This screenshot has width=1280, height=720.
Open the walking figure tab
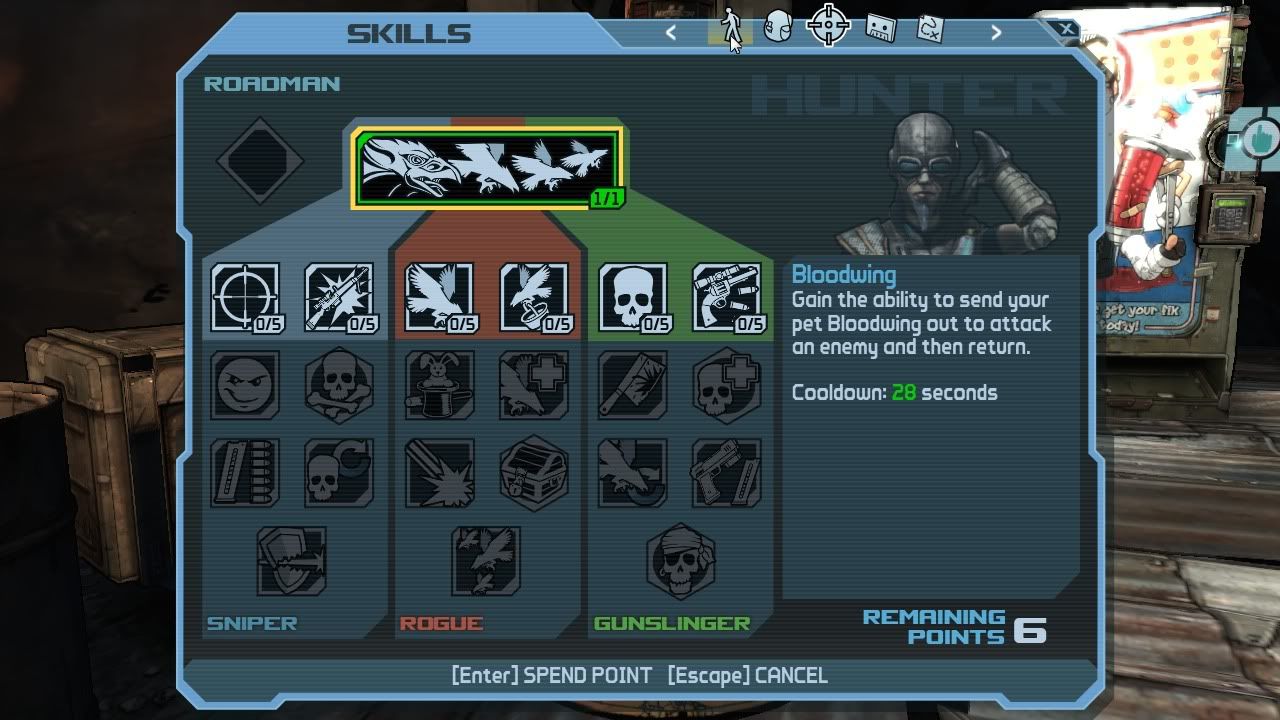[x=731, y=27]
